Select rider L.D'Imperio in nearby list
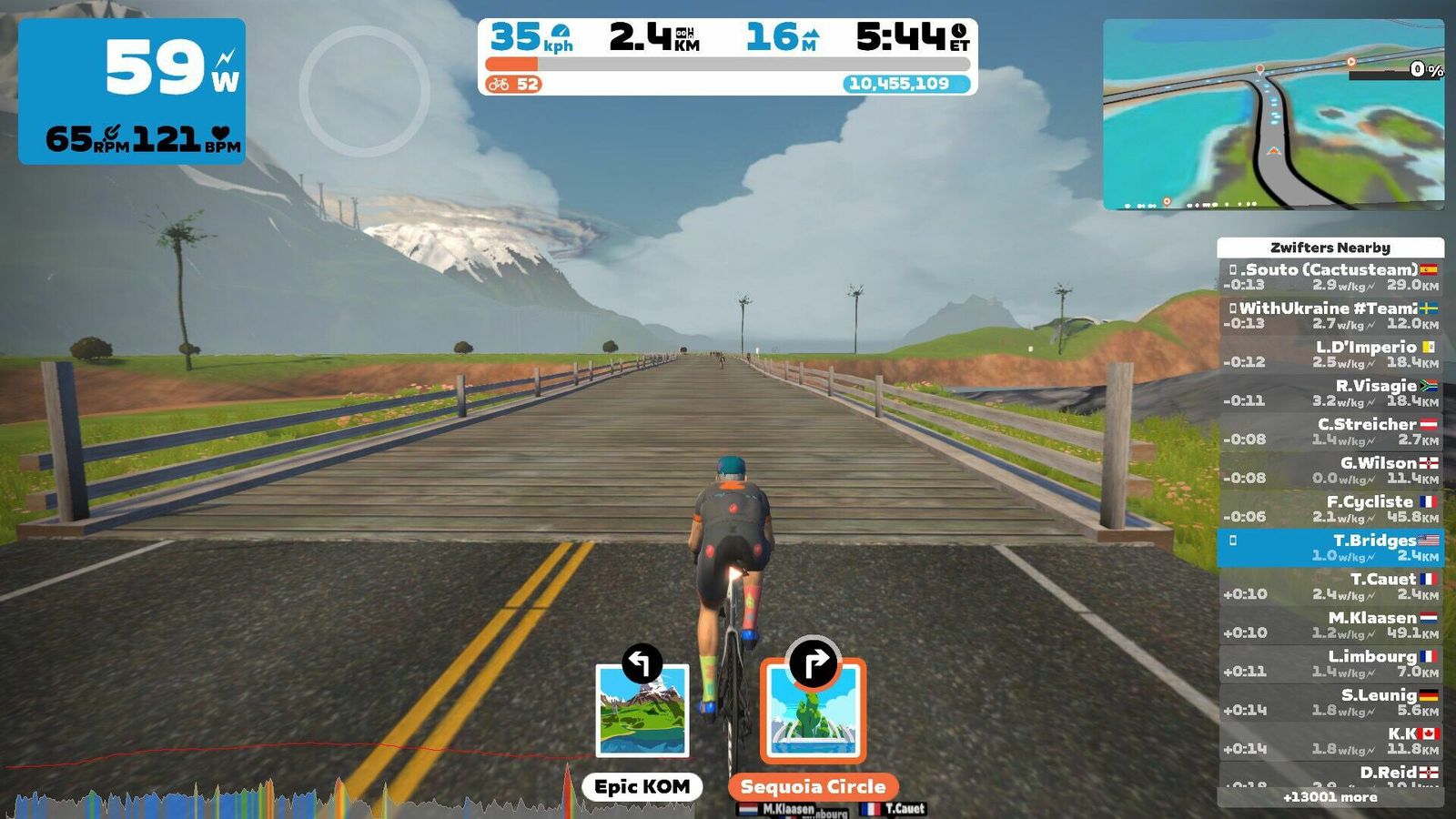This screenshot has height=819, width=1456. tap(1330, 354)
